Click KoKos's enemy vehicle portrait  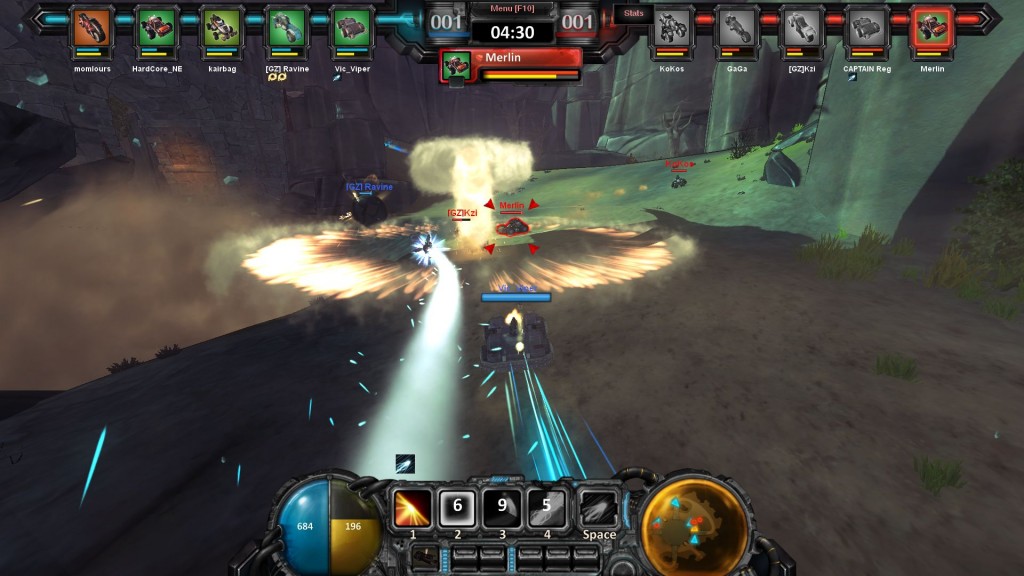pyautogui.click(x=672, y=27)
